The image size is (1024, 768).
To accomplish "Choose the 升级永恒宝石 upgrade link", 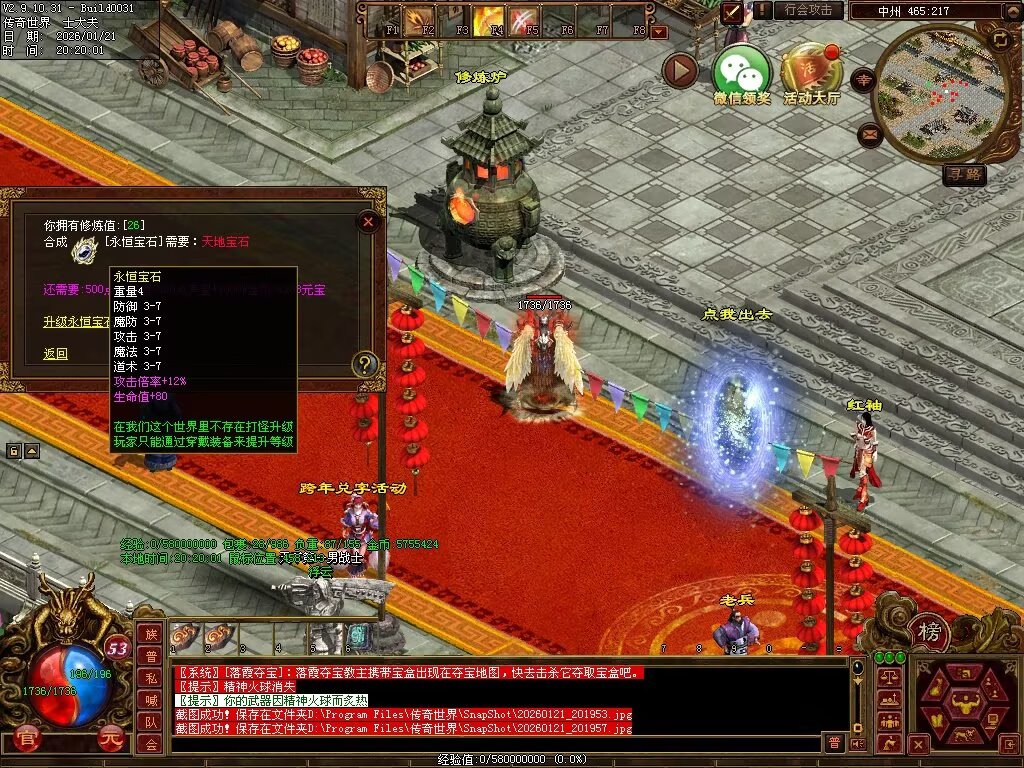I will [75, 321].
